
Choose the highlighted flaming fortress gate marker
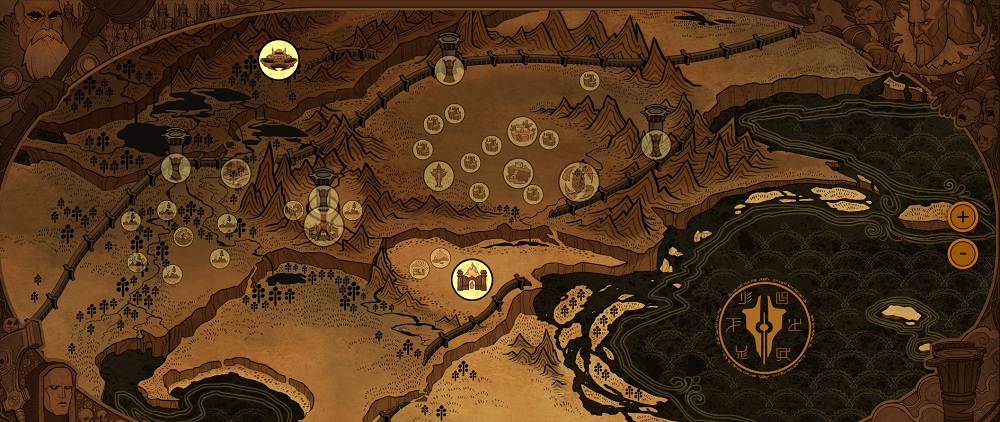470,277
